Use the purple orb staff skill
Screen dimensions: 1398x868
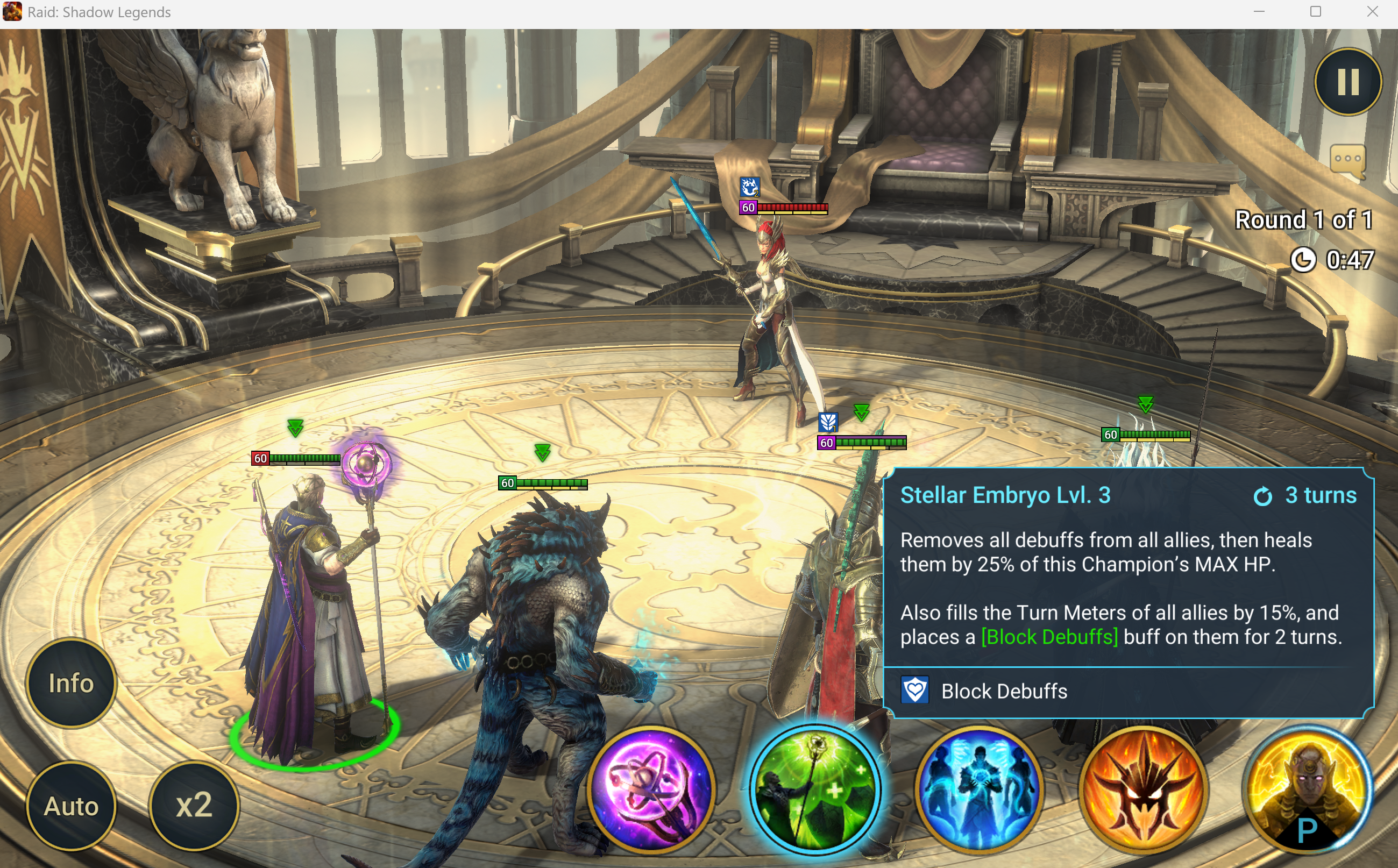coord(651,789)
